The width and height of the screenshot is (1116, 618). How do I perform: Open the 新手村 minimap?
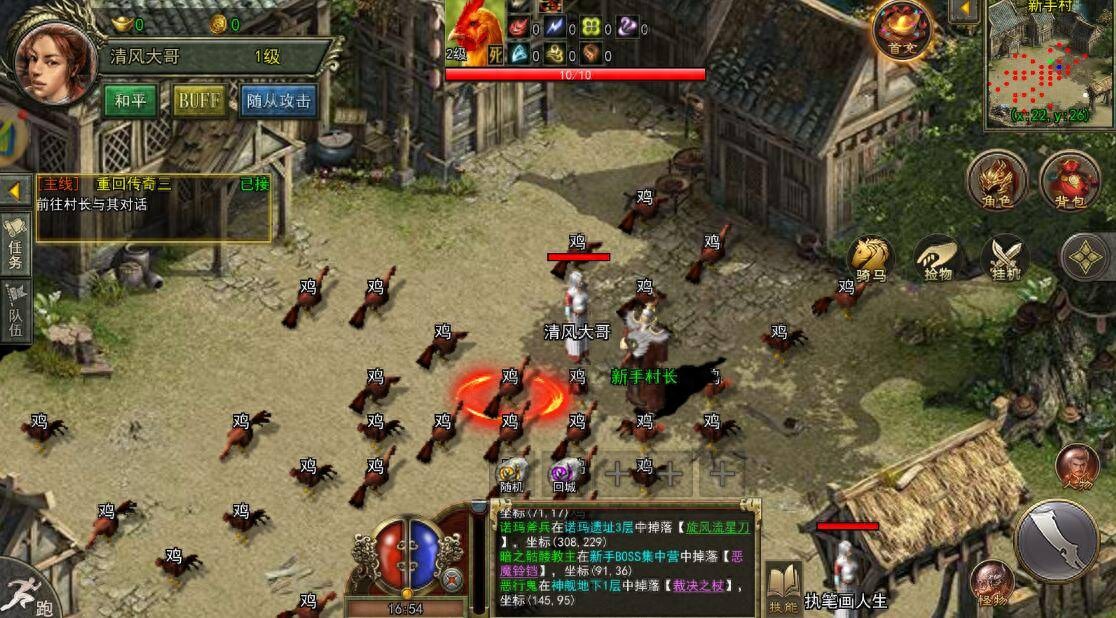(x=1049, y=63)
